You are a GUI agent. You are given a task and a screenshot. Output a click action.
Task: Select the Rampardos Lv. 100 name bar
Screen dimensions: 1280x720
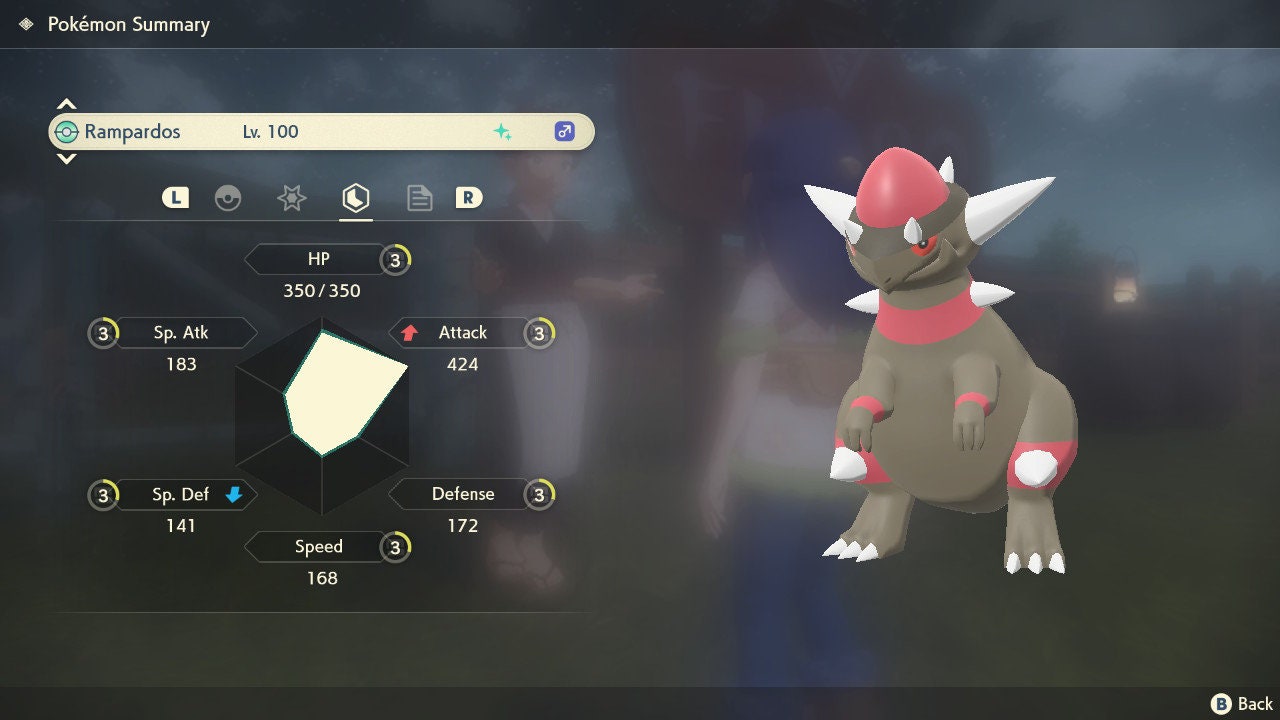coord(321,132)
